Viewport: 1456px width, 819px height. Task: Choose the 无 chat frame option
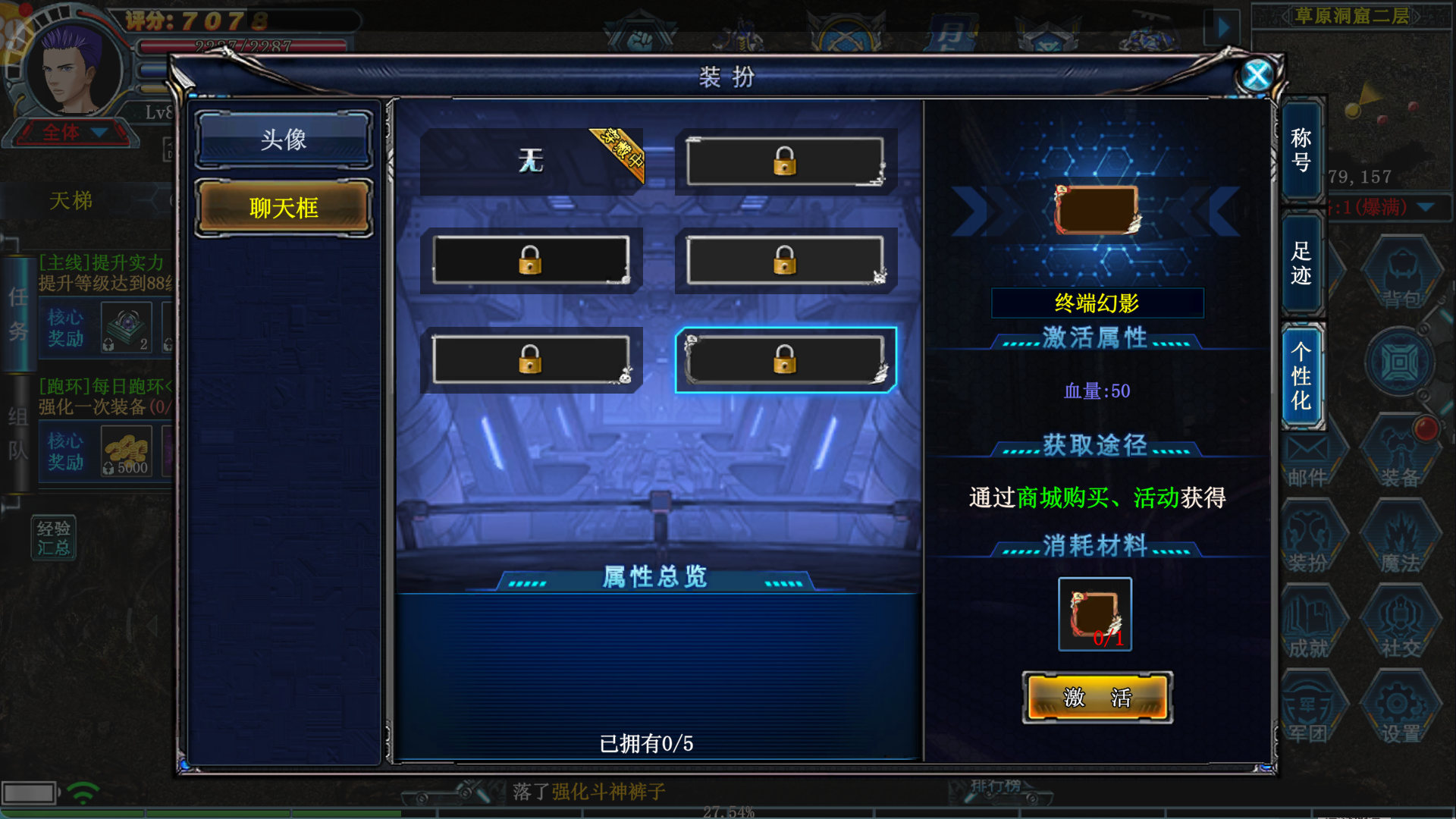[531, 161]
